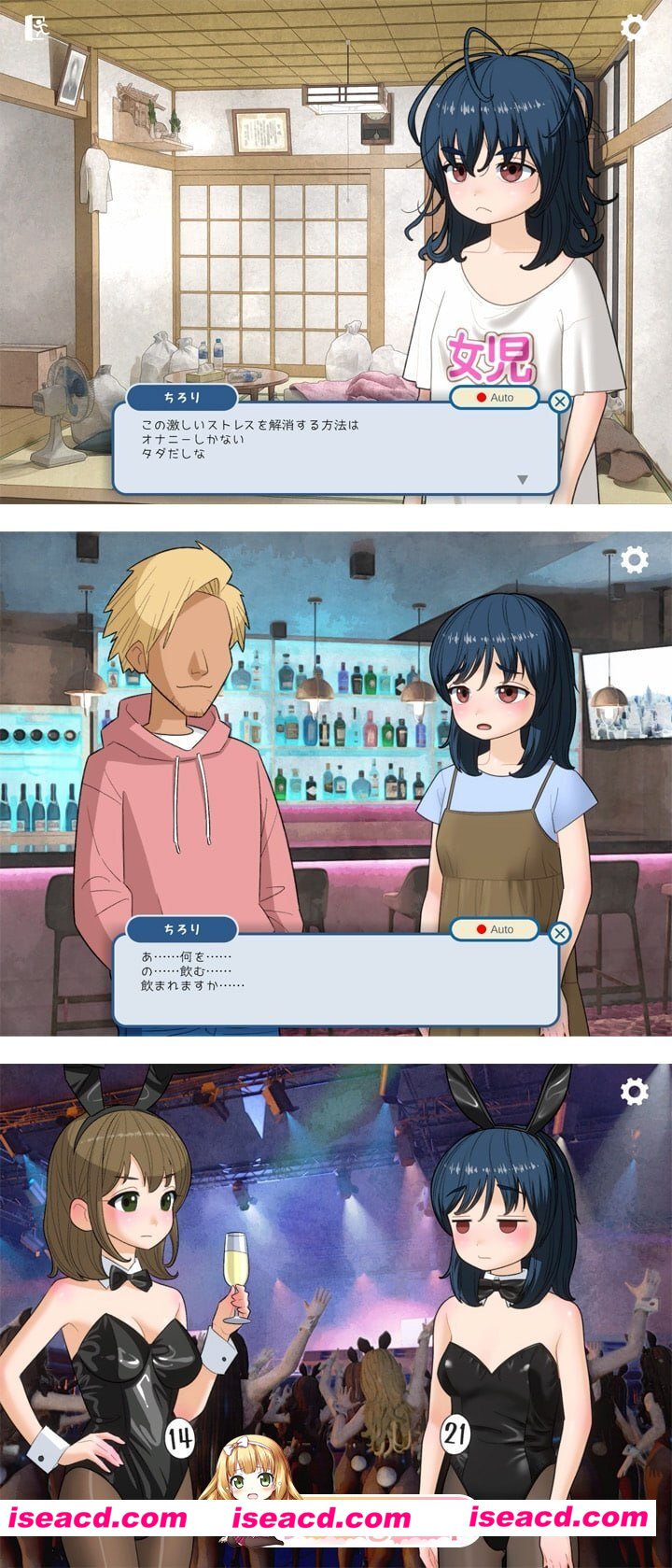Open settings gear in the tatami room scene
The image size is (672, 1568).
click(x=634, y=27)
